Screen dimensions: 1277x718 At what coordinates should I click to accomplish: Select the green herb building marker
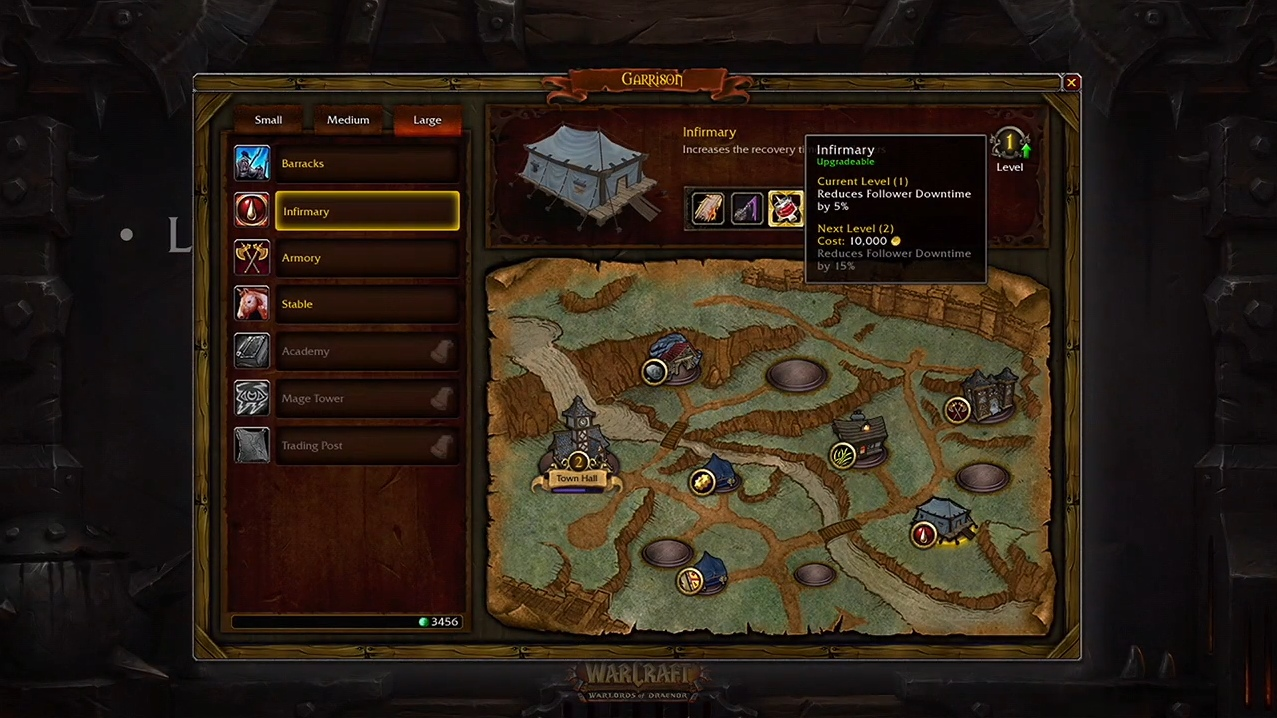[843, 456]
